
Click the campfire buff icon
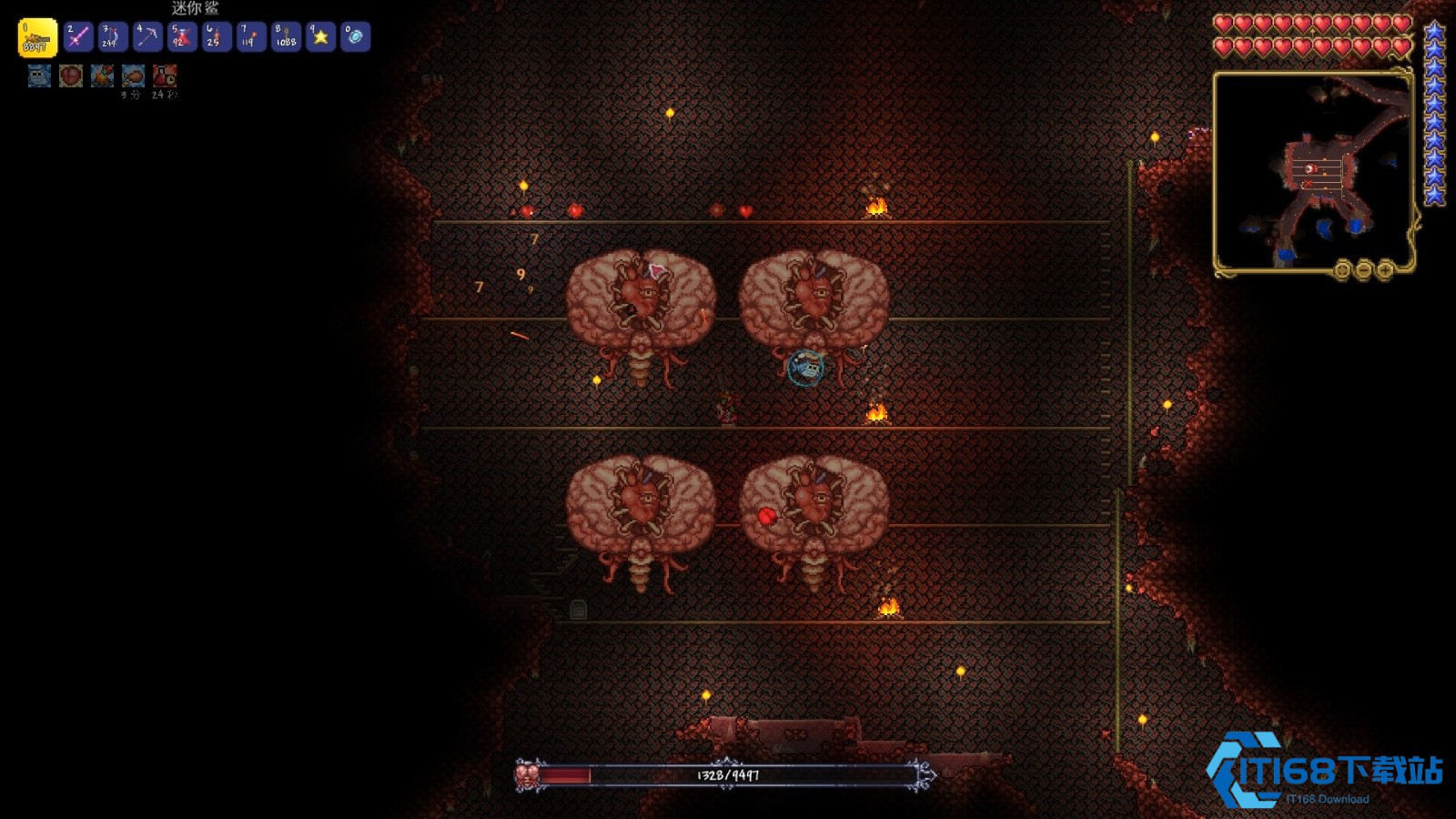pos(102,76)
